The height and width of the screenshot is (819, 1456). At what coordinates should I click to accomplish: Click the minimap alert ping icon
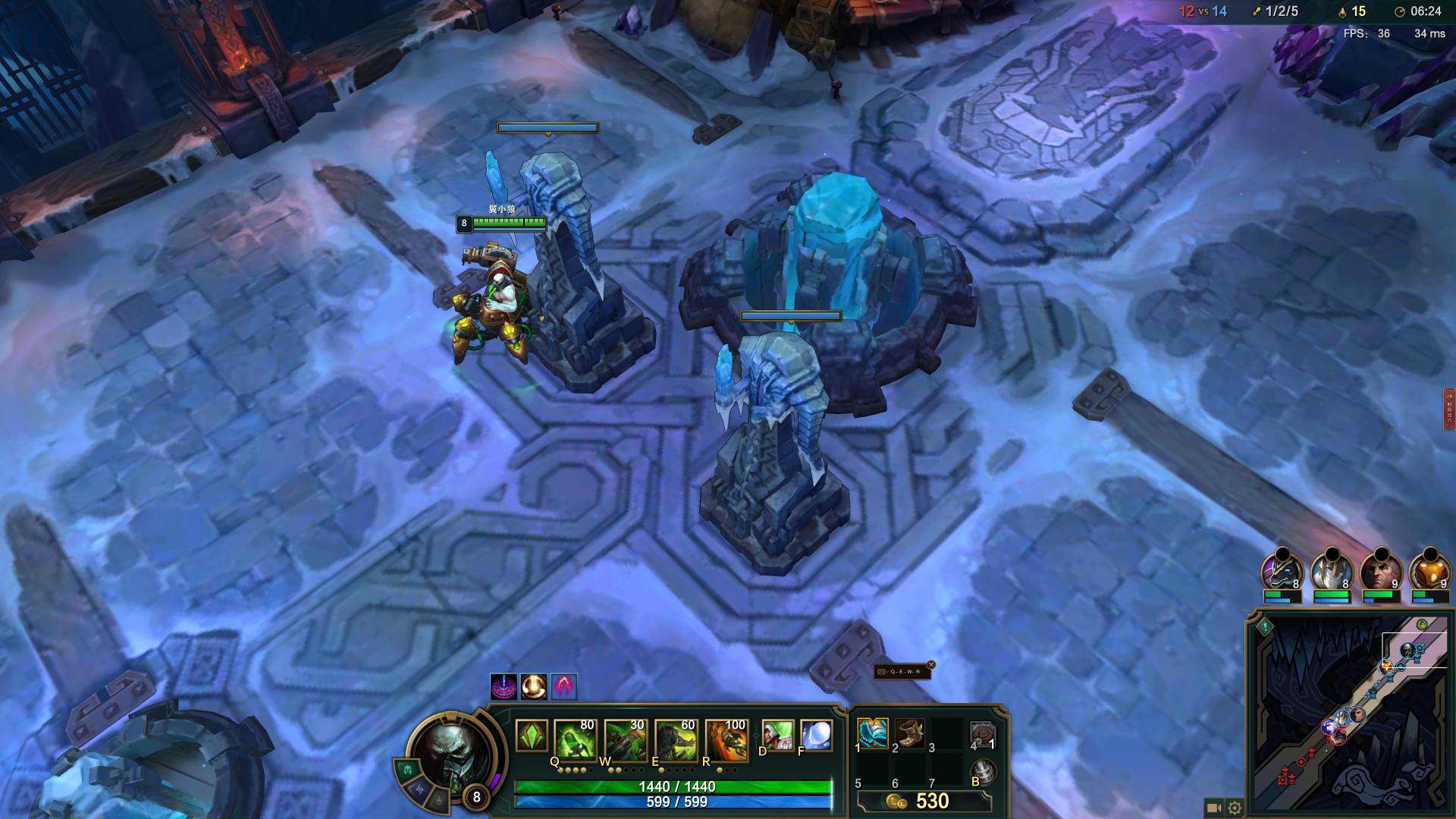[x=1265, y=627]
